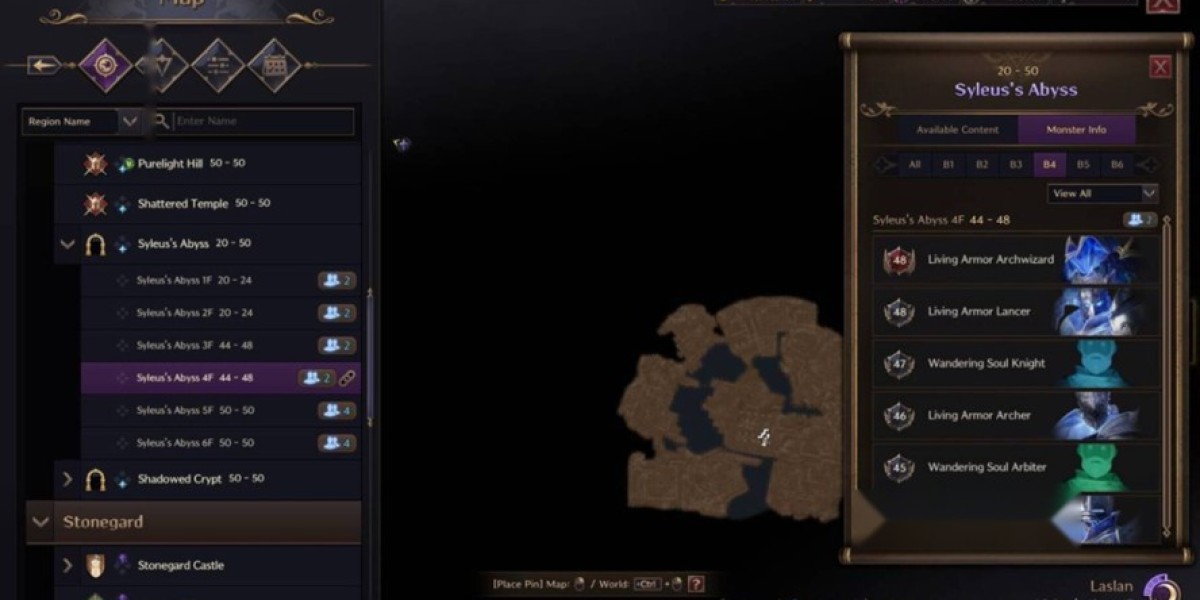Show the All floors filter
The height and width of the screenshot is (600, 1200).
913,165
